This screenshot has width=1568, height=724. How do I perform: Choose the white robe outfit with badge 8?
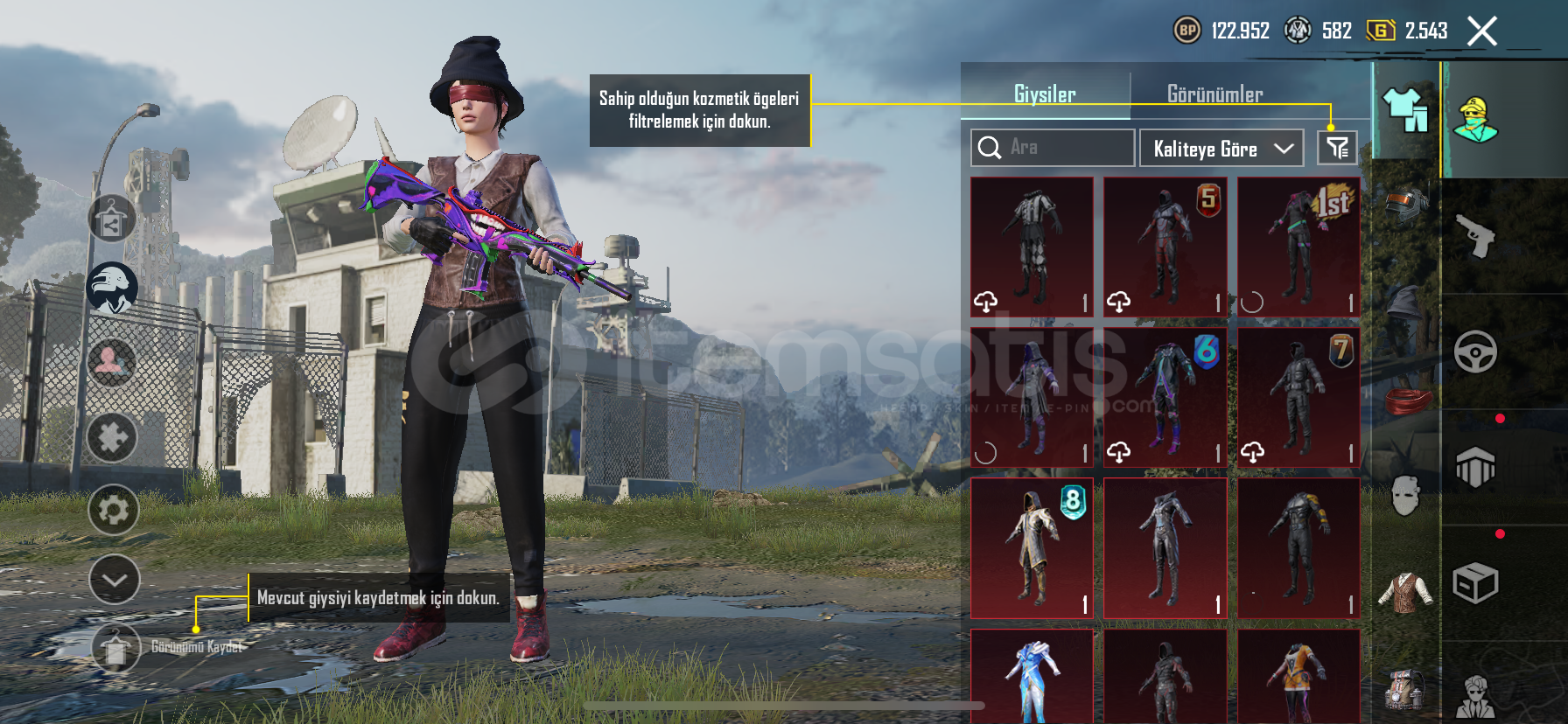(x=1032, y=548)
